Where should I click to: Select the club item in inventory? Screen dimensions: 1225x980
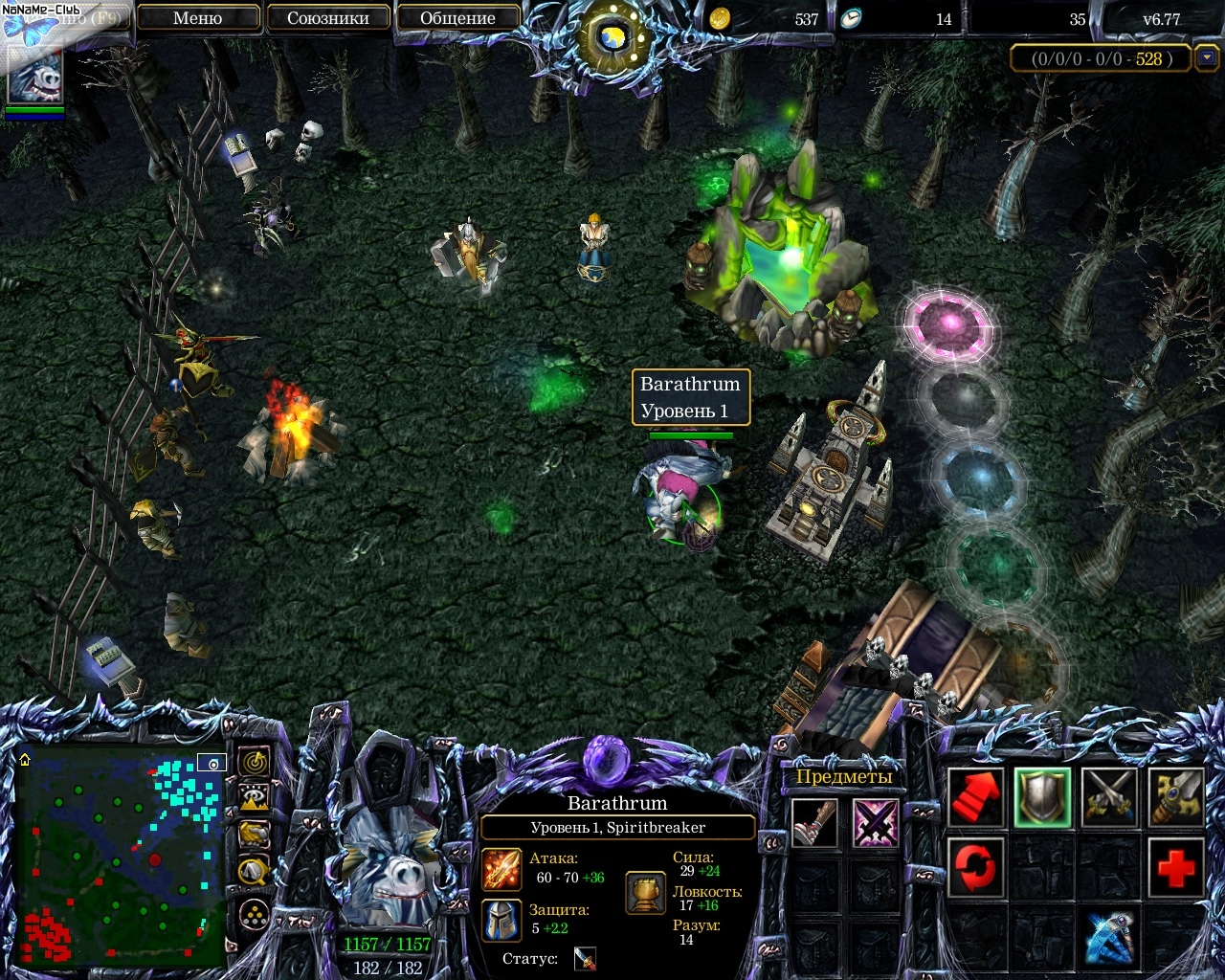(814, 823)
